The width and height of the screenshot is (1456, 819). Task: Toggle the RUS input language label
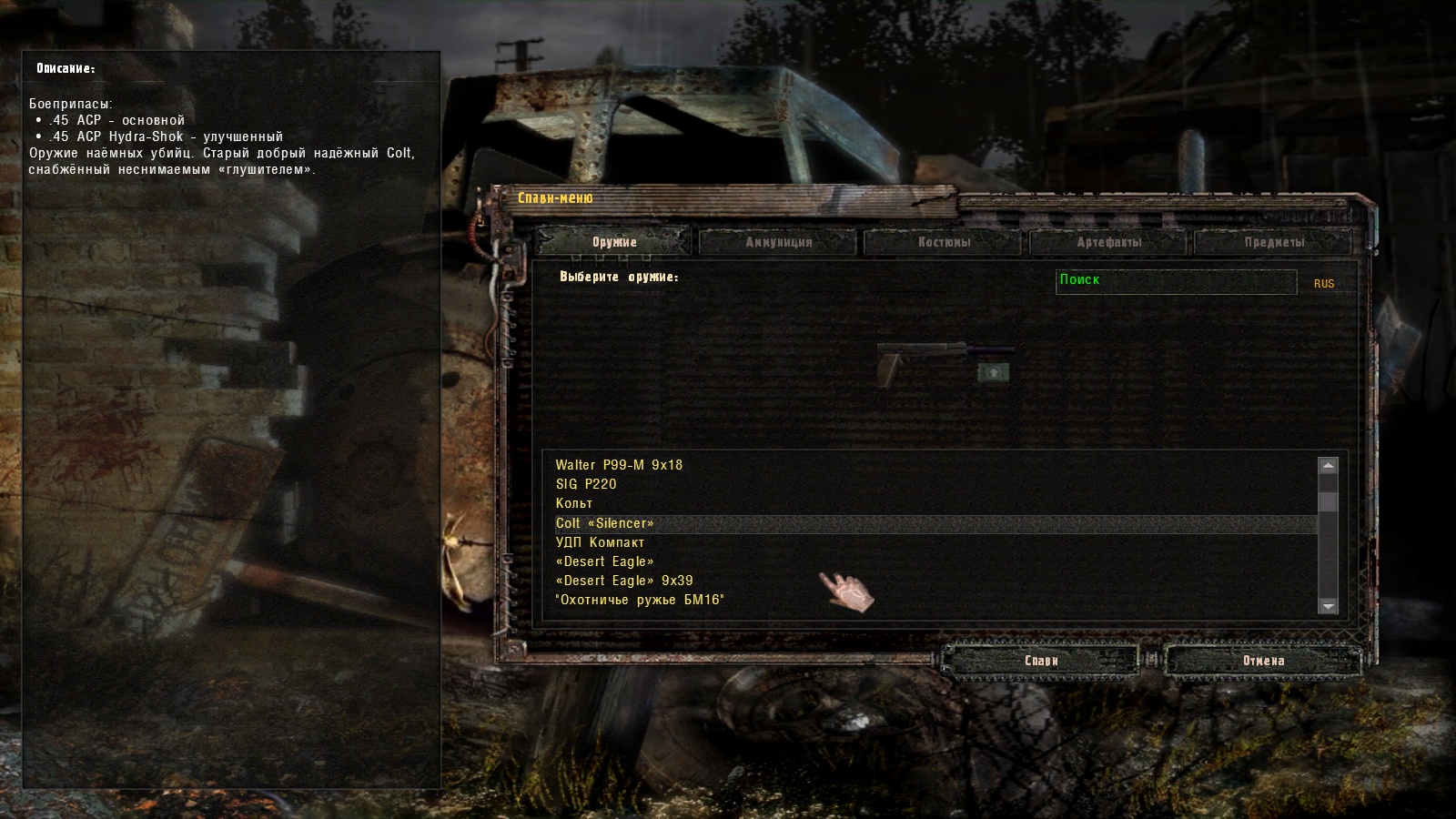click(x=1323, y=284)
